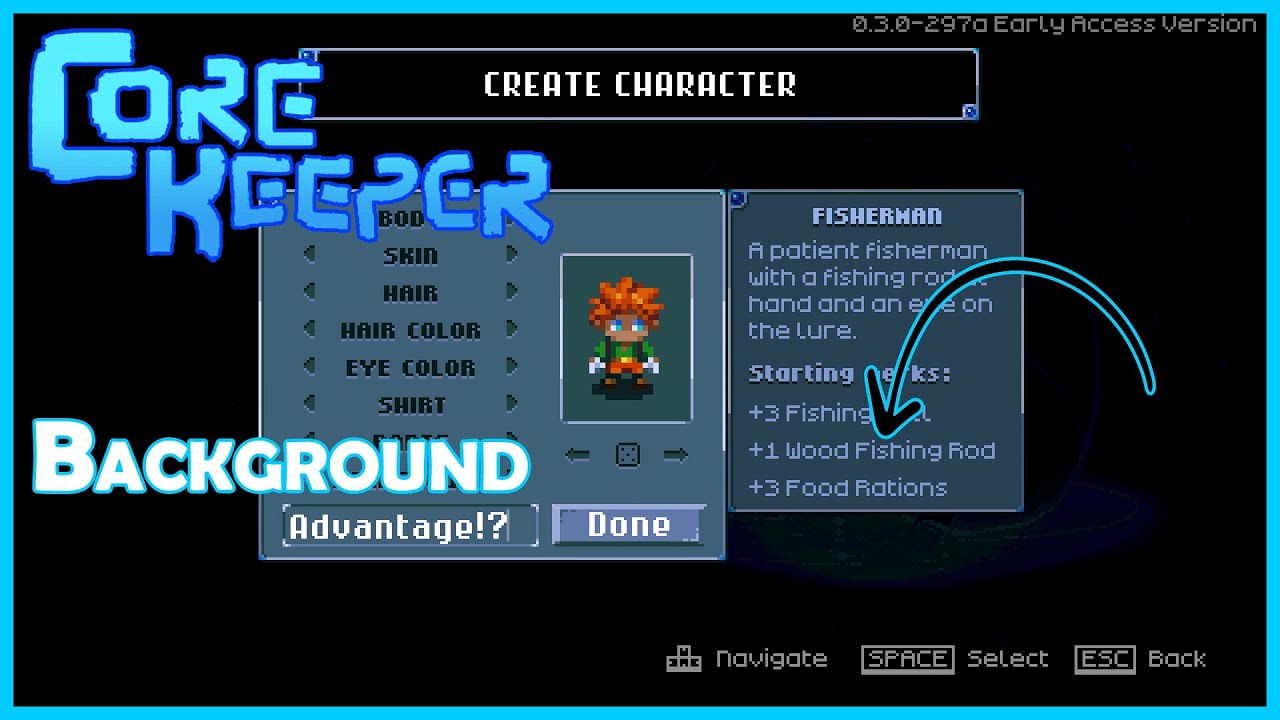The image size is (1280, 720).
Task: Click the SPACE key icon next to Select
Action: [x=907, y=658]
